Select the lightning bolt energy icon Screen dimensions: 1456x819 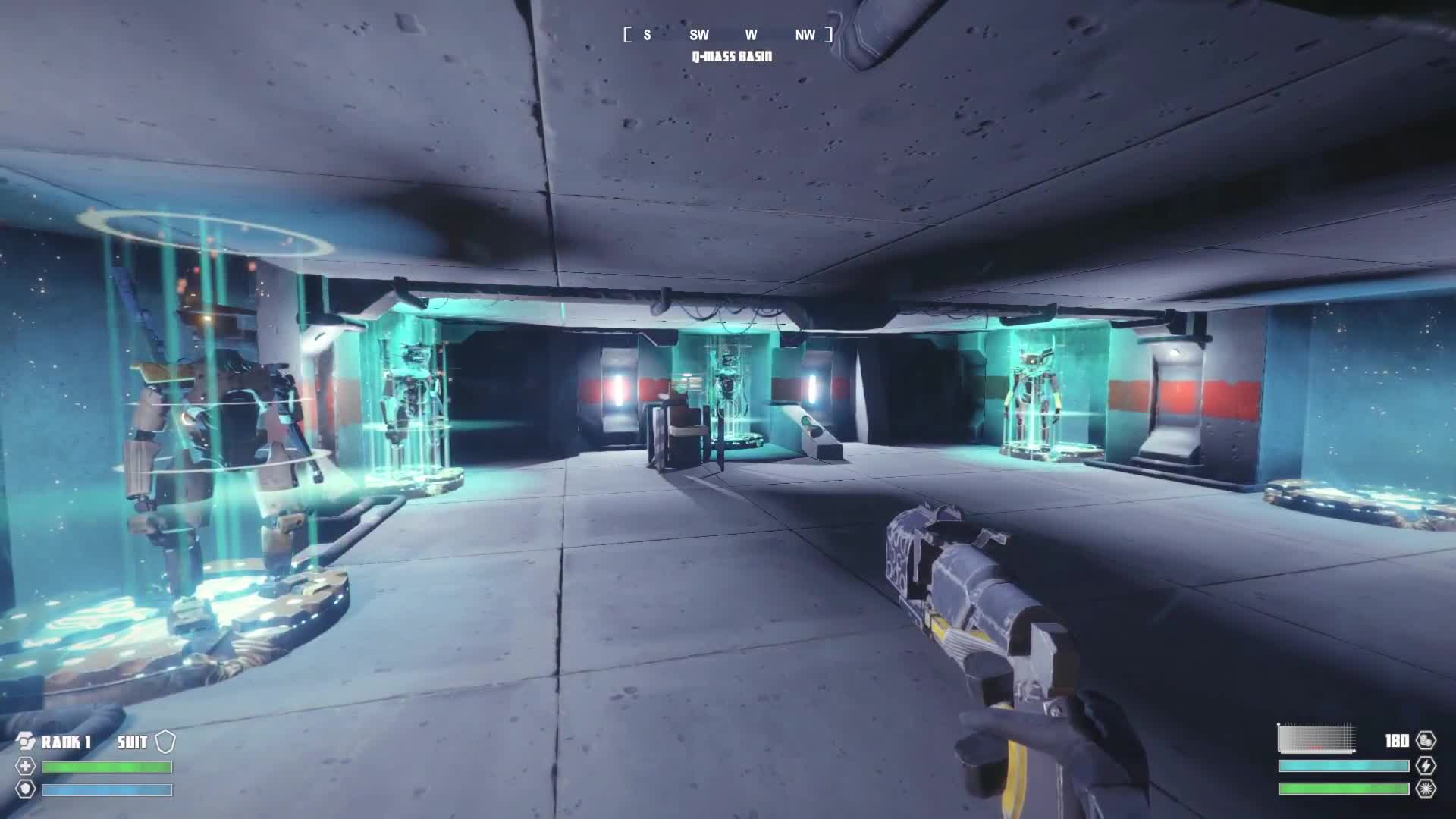point(1426,766)
